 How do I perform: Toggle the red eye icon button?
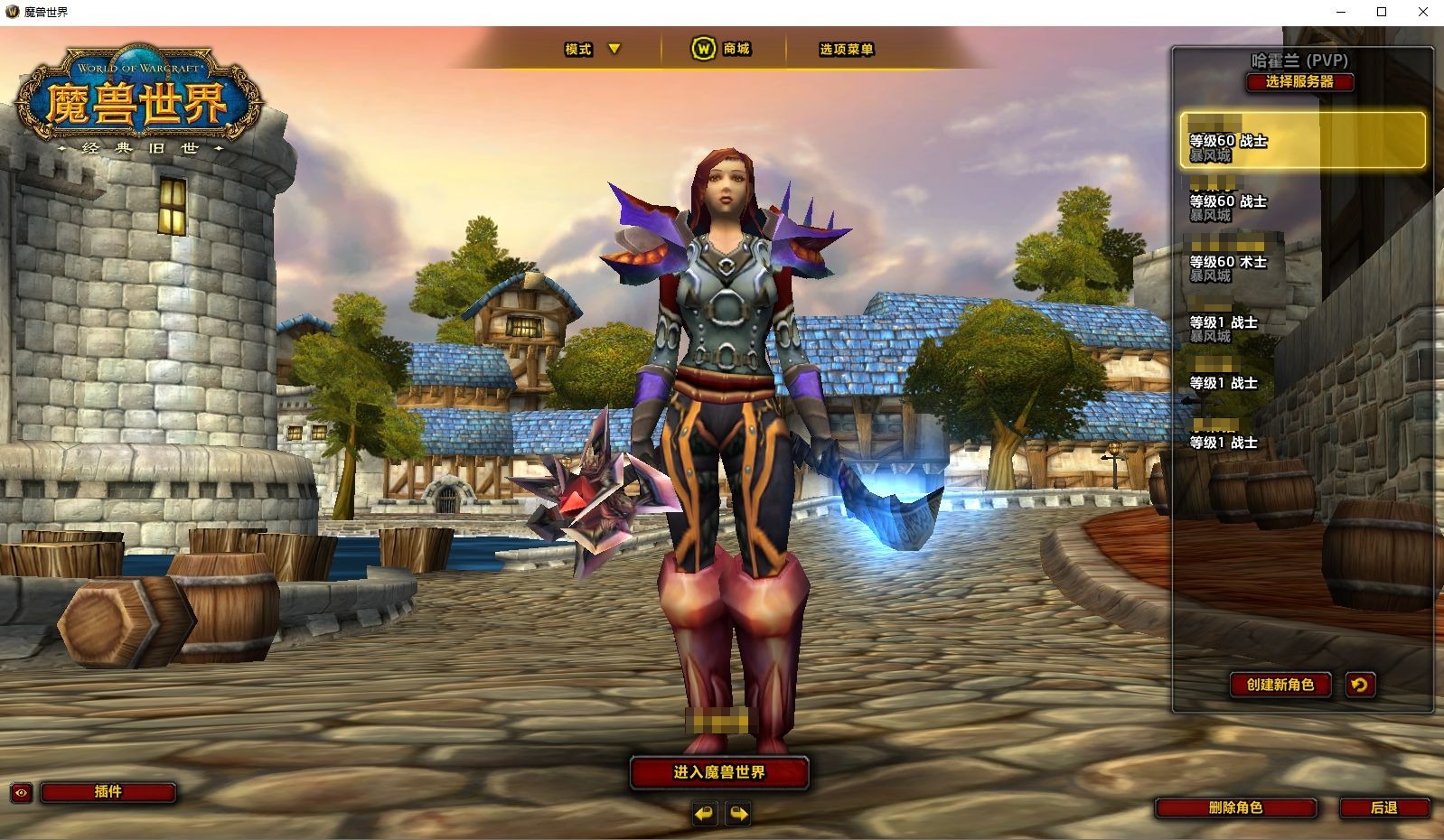coord(22,793)
